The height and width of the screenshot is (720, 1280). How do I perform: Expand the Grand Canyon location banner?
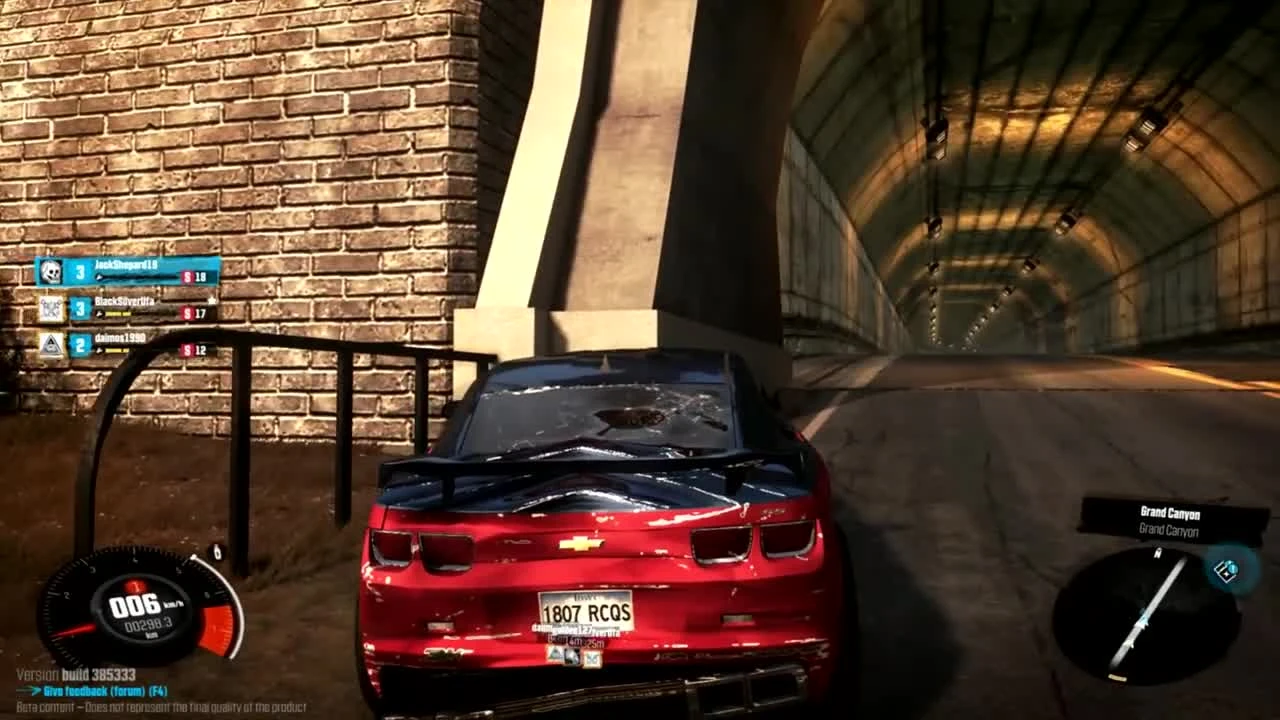pyautogui.click(x=1170, y=513)
